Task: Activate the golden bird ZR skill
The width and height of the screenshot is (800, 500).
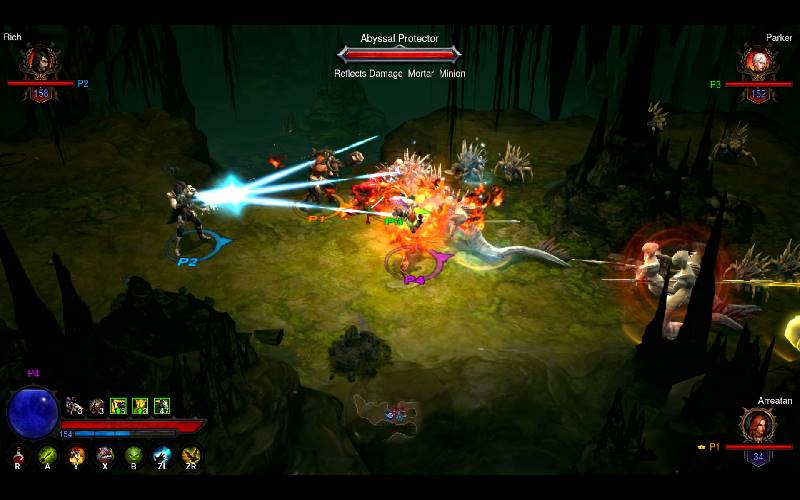Action: (x=190, y=456)
